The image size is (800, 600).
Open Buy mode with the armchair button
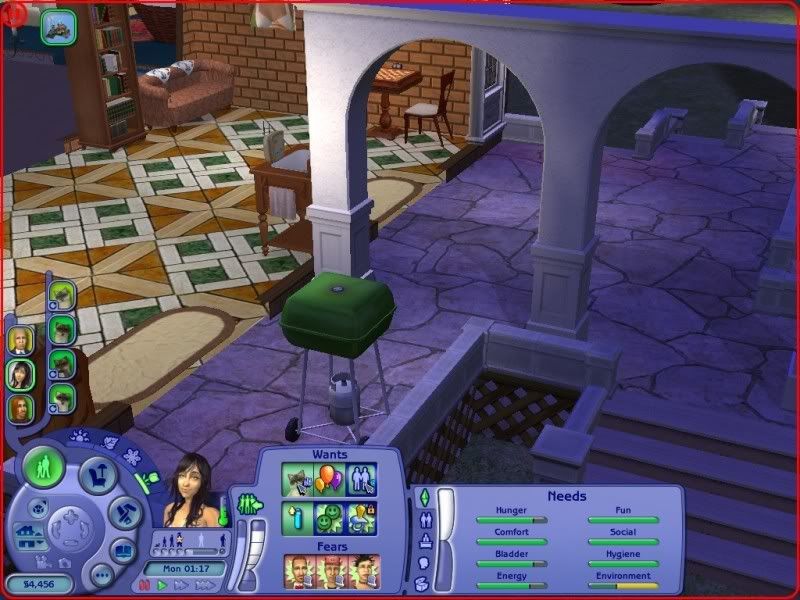point(98,477)
